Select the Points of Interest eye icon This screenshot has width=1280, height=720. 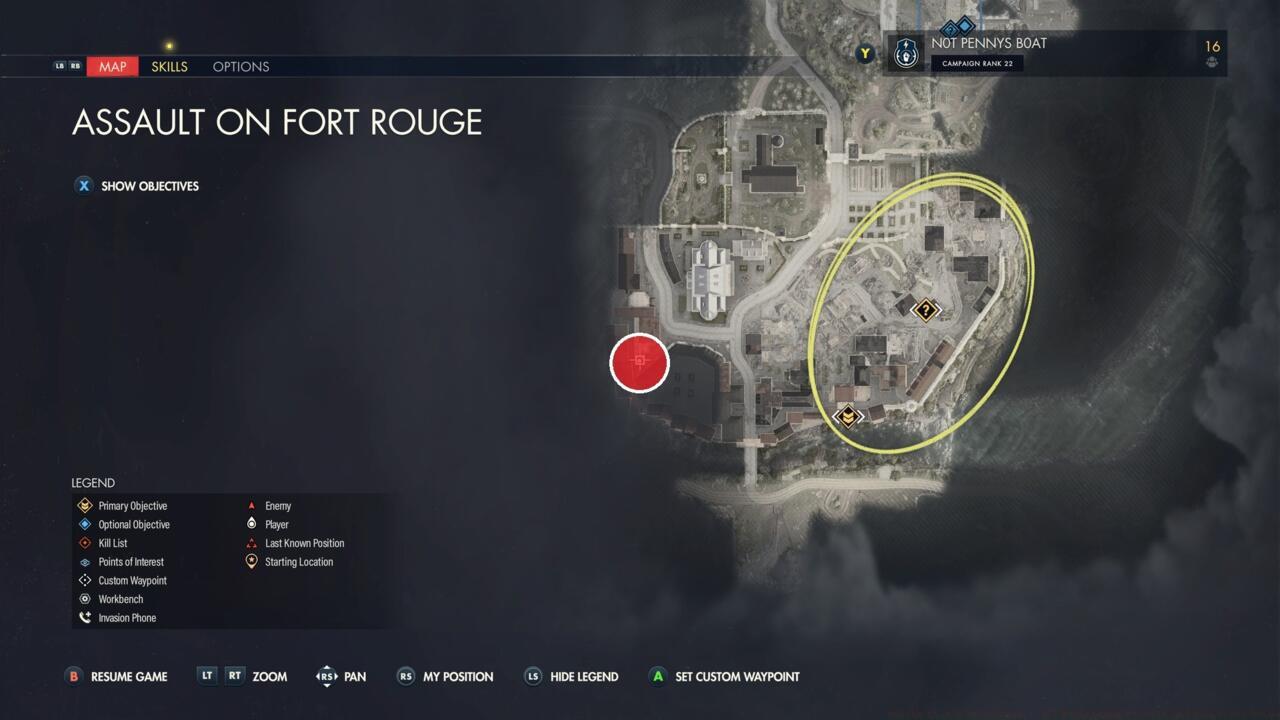coord(84,562)
